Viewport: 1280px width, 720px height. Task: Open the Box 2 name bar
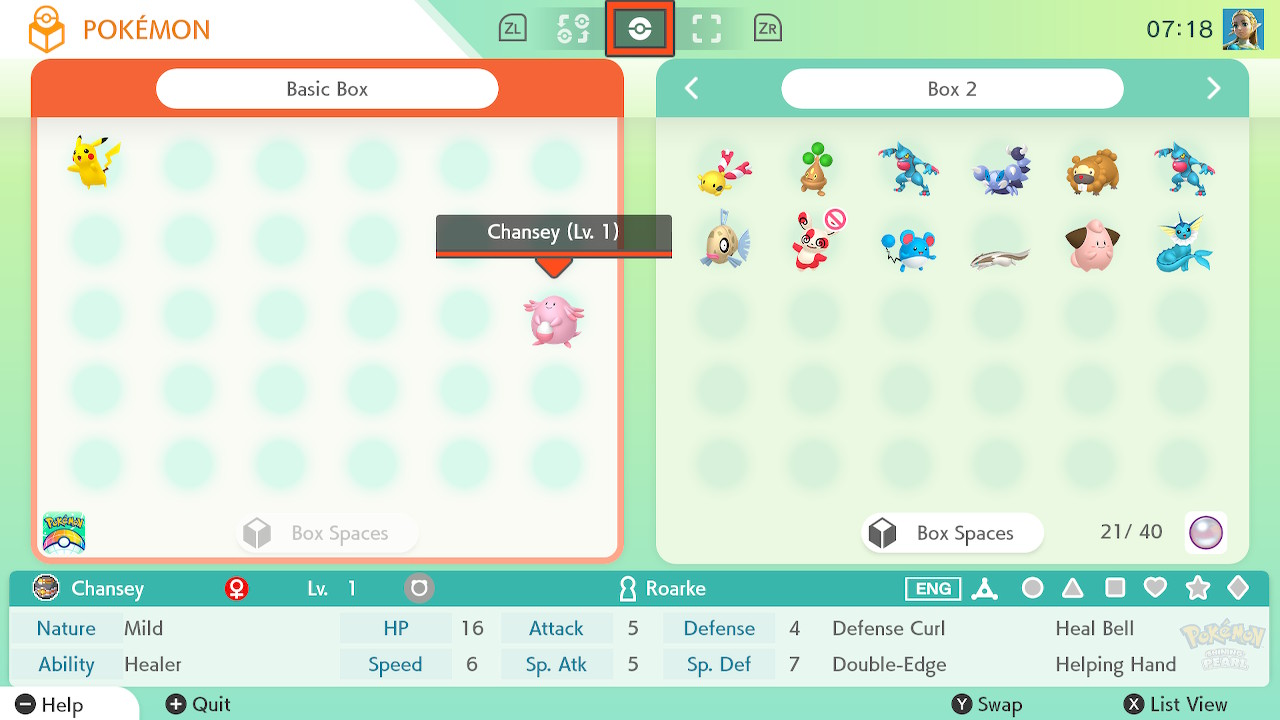(951, 89)
